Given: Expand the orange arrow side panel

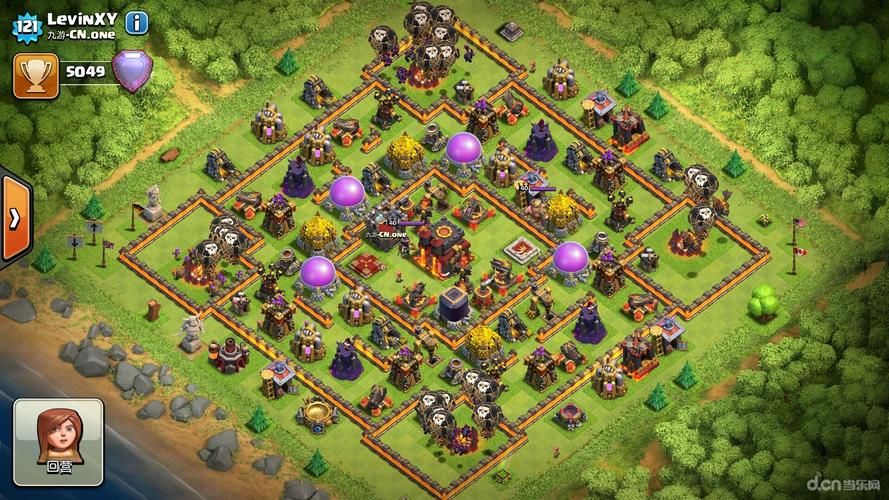Looking at the screenshot, I should click(14, 218).
